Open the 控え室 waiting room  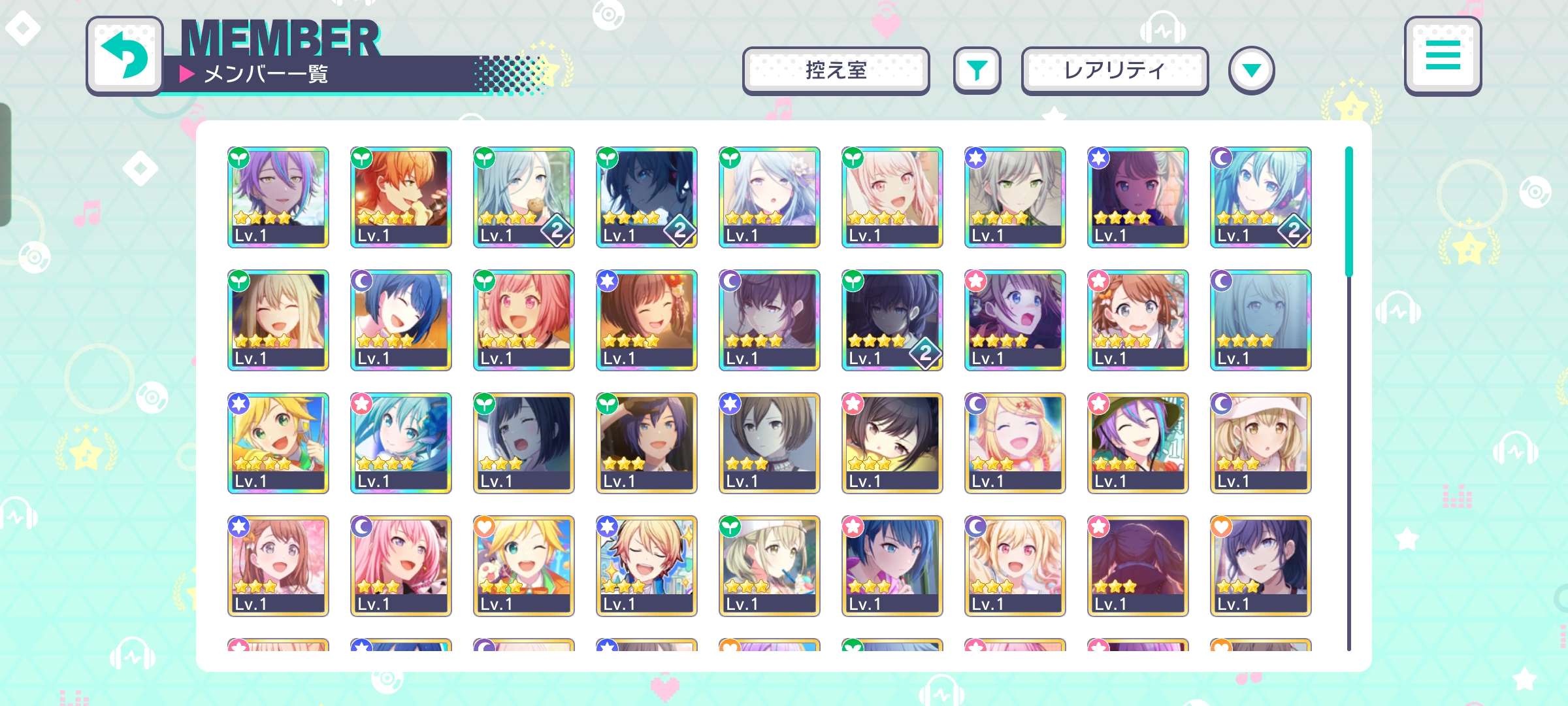coord(836,71)
